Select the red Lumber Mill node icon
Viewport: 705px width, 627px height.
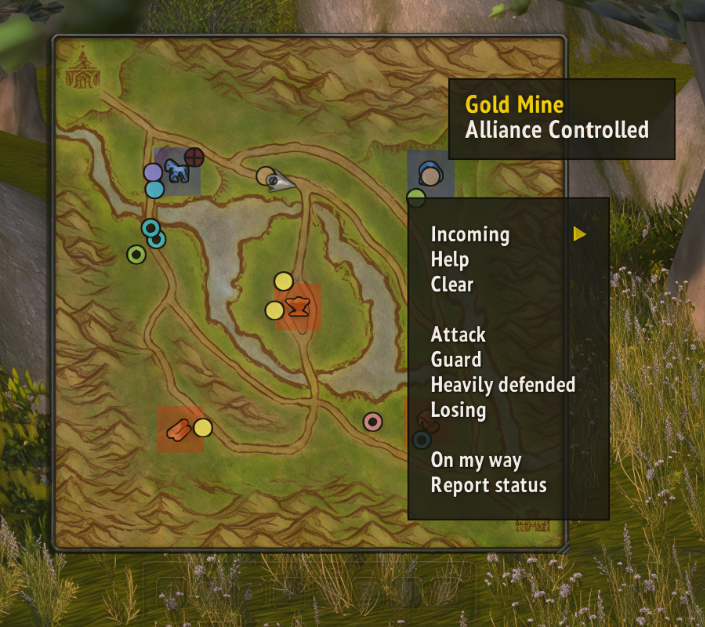pos(179,429)
